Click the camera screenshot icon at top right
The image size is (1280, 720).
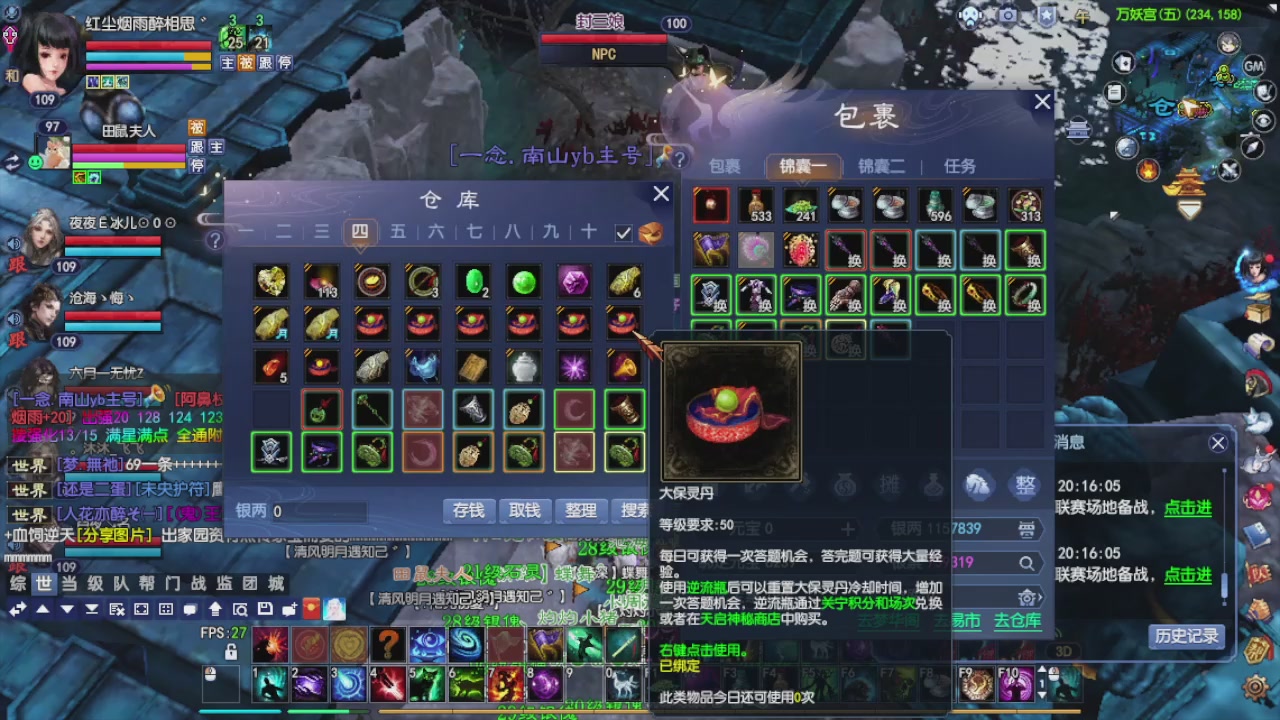(x=1007, y=15)
